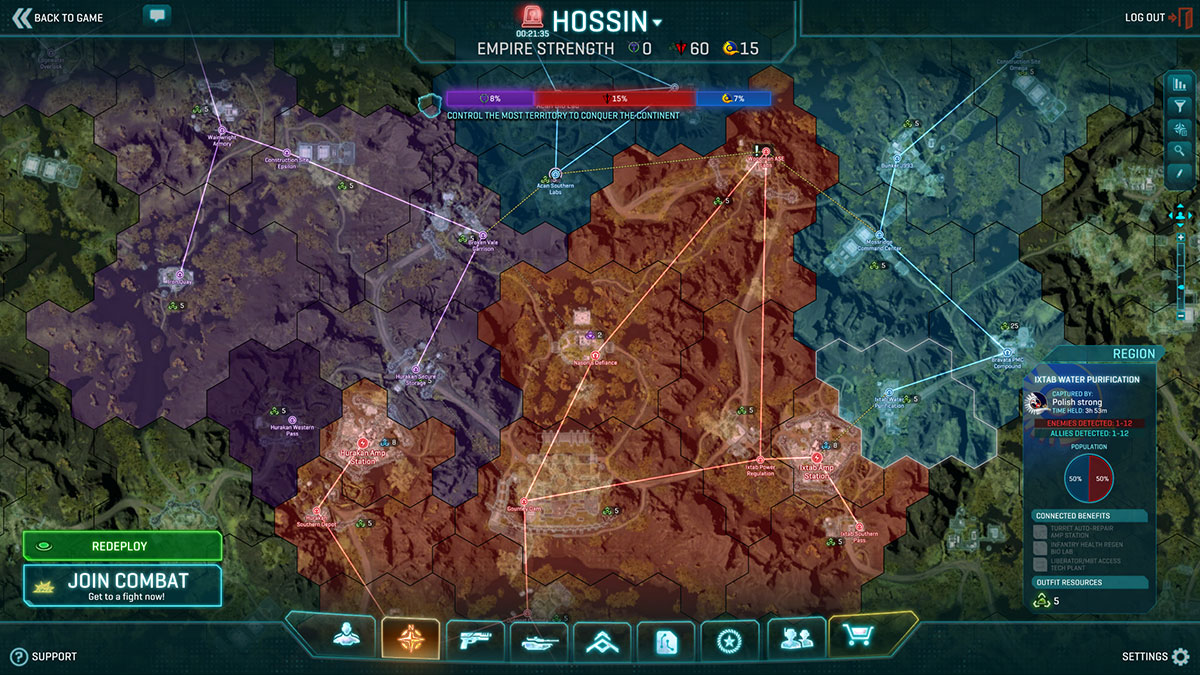The image size is (1200, 675).
Task: Zoom in the map with plus button
Action: click(1182, 237)
